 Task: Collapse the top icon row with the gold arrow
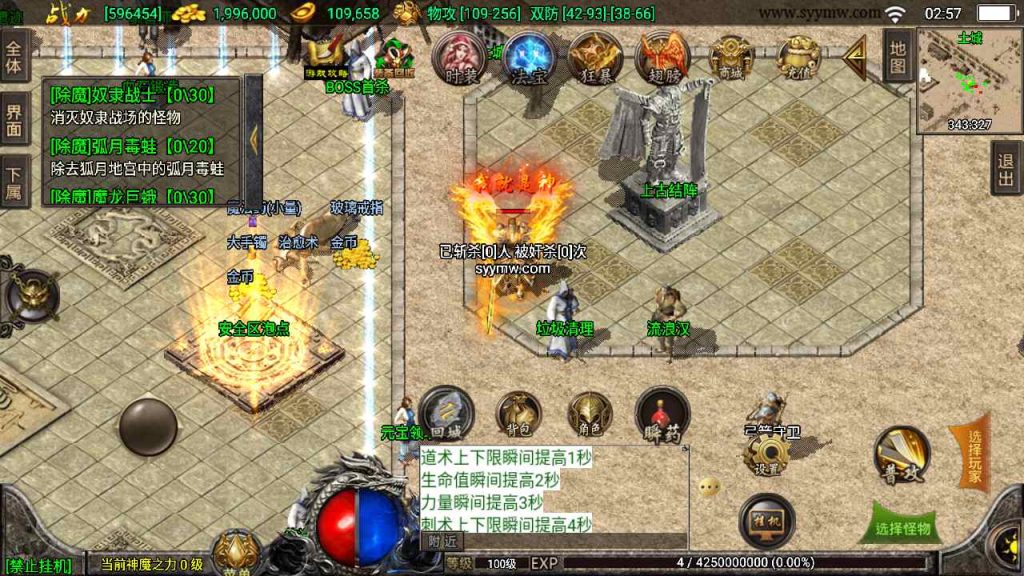coord(855,58)
